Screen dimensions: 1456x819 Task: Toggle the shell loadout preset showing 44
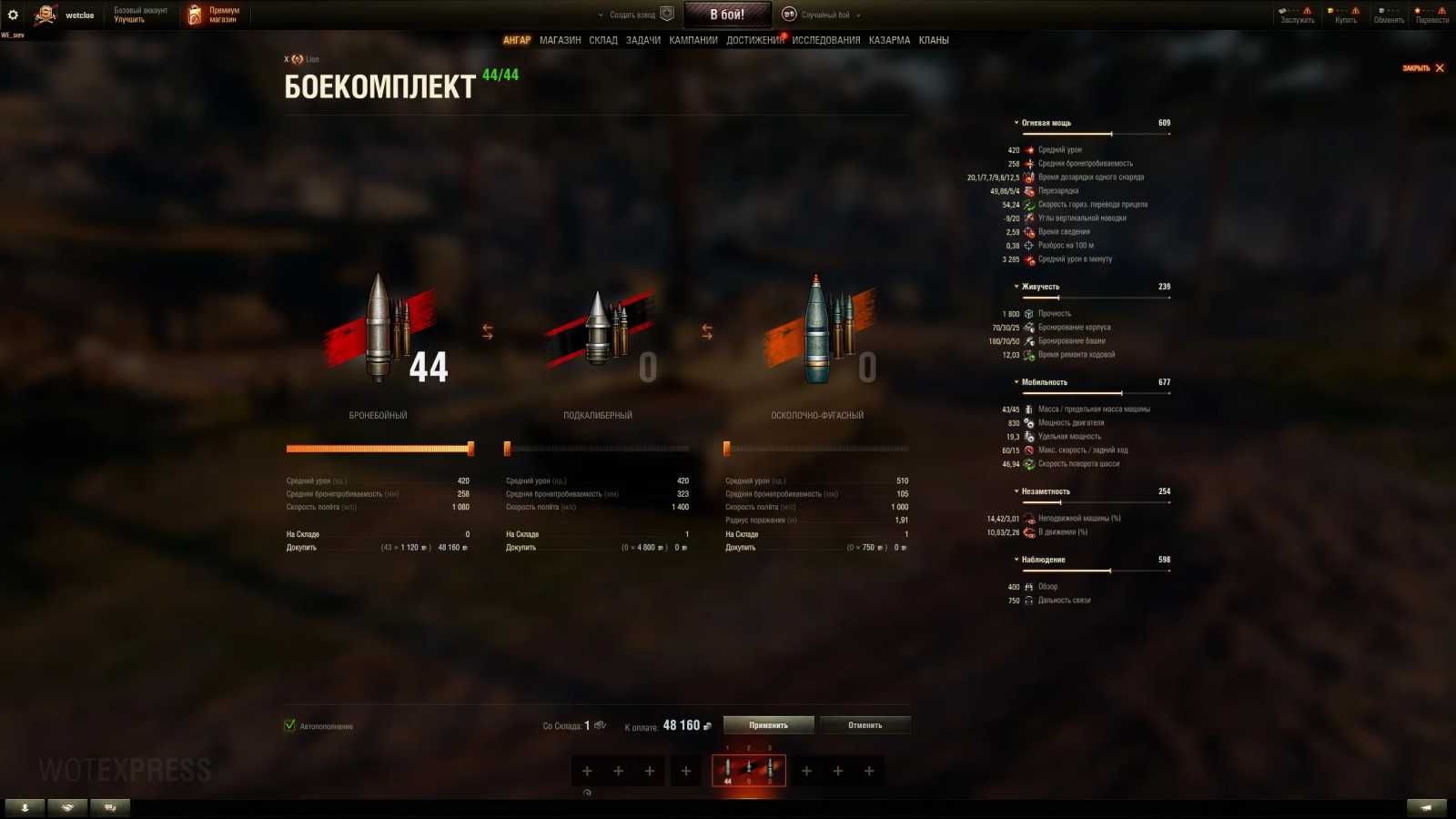tap(749, 770)
